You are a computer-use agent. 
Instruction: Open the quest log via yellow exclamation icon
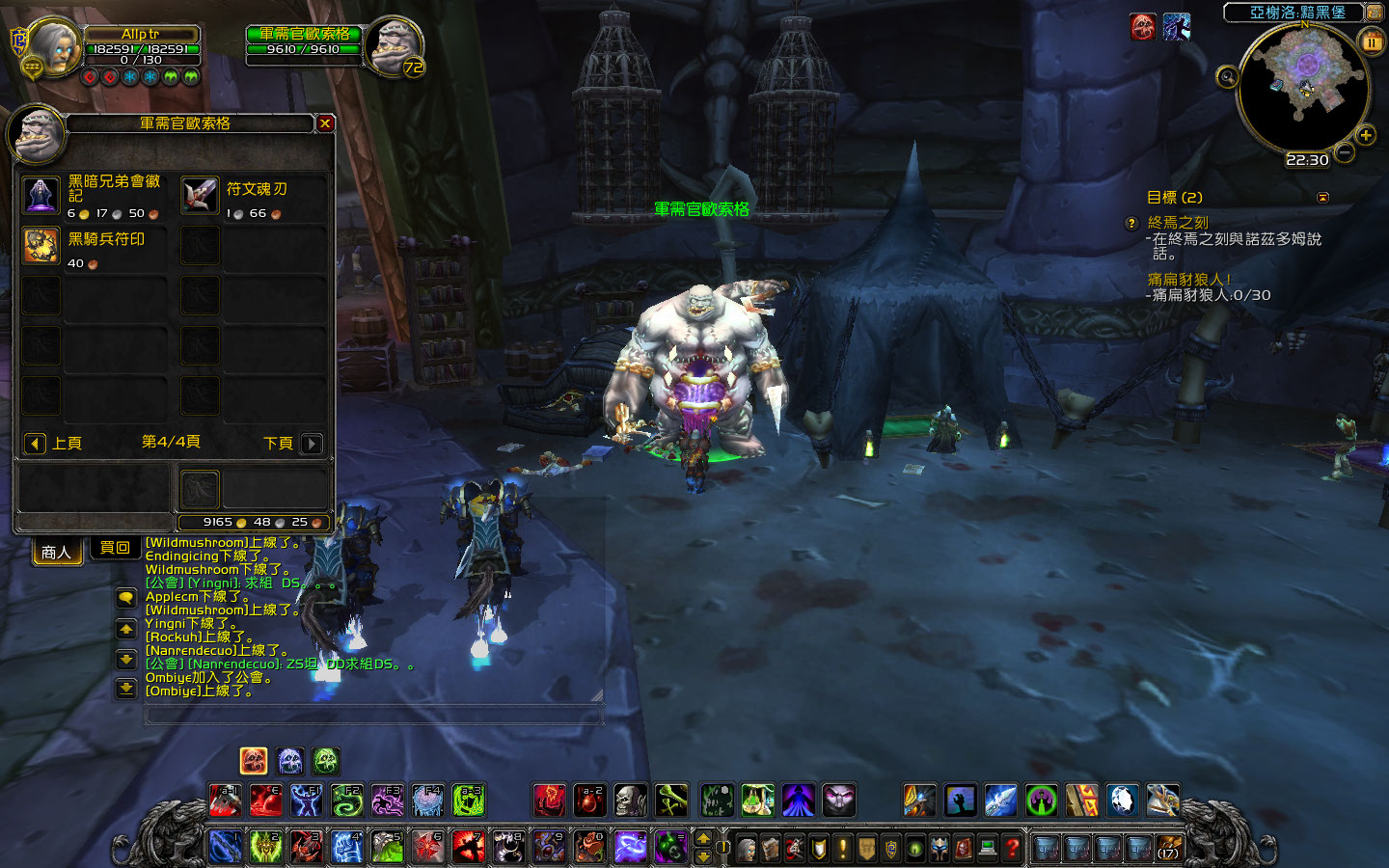click(x=842, y=847)
